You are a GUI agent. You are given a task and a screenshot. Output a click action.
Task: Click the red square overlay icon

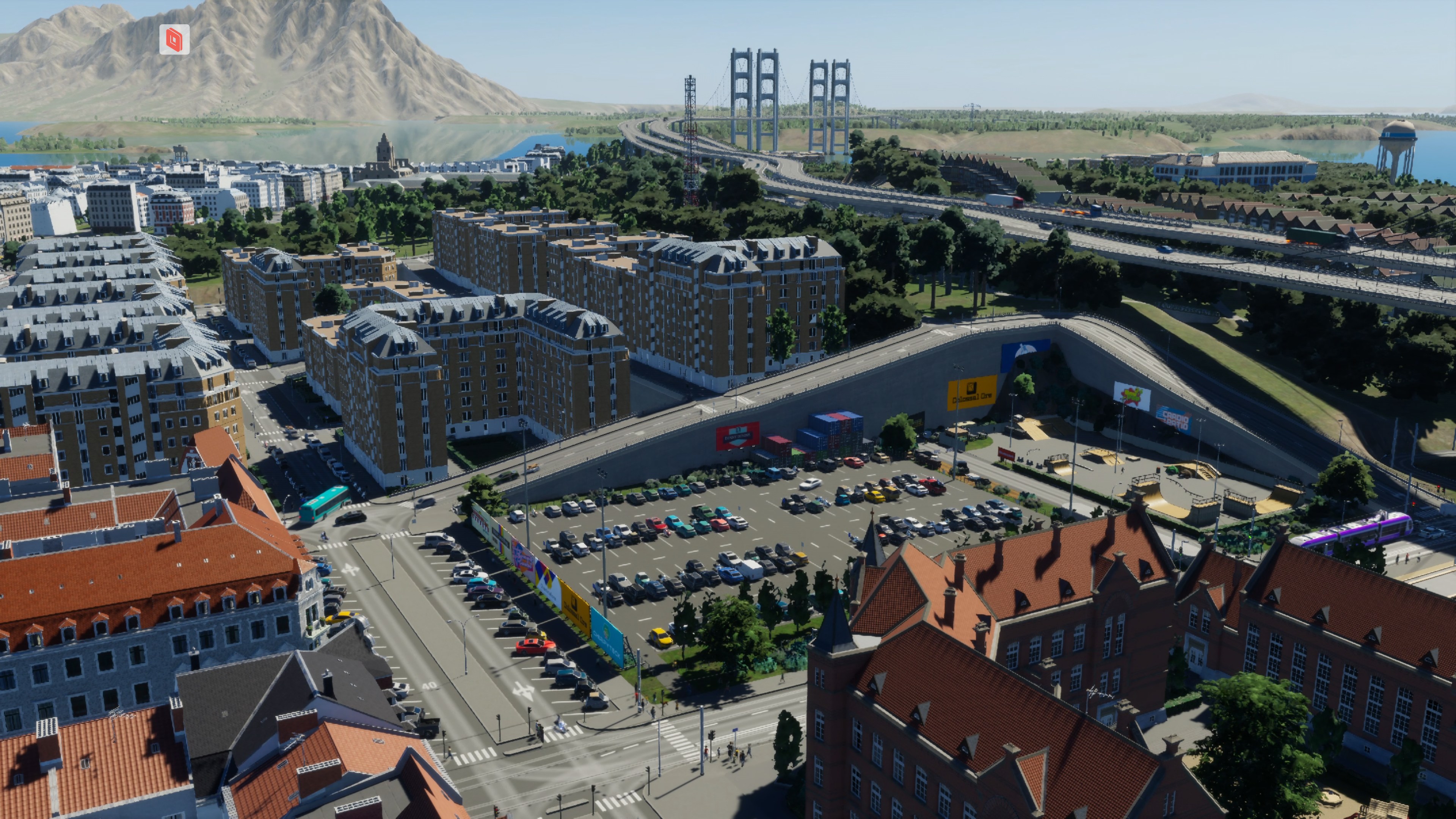coord(174,39)
